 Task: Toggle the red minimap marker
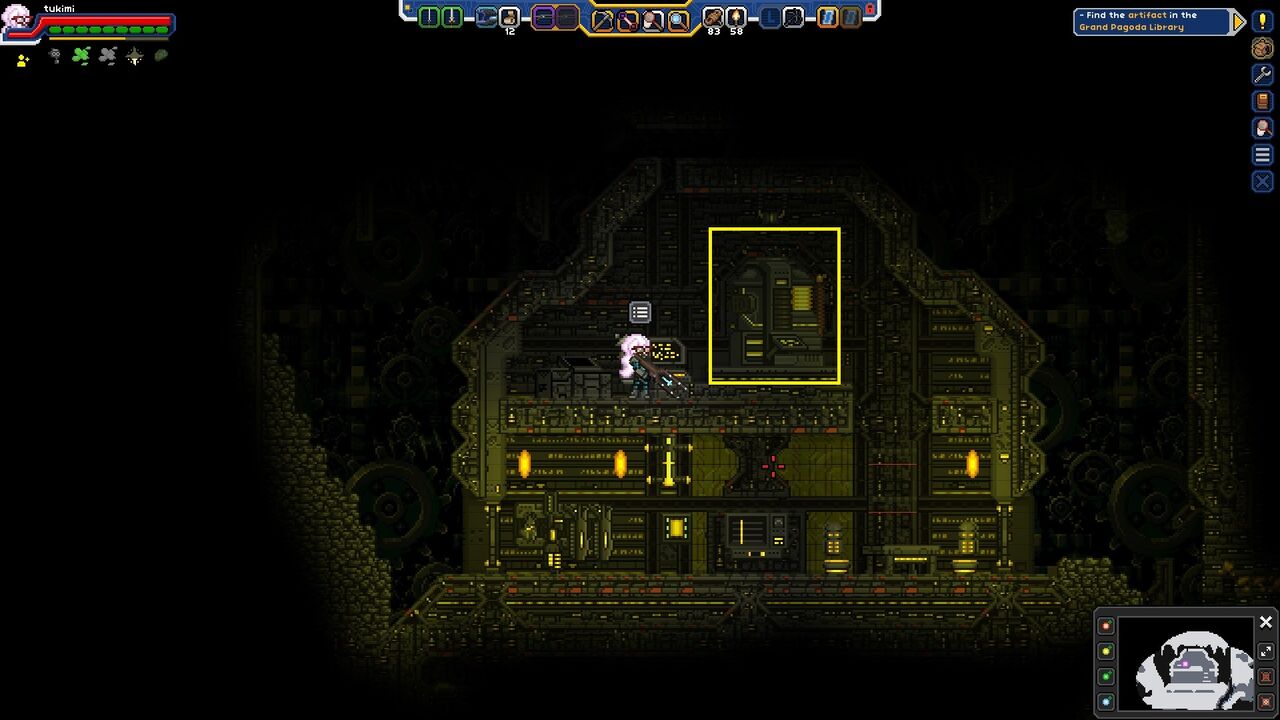1106,625
